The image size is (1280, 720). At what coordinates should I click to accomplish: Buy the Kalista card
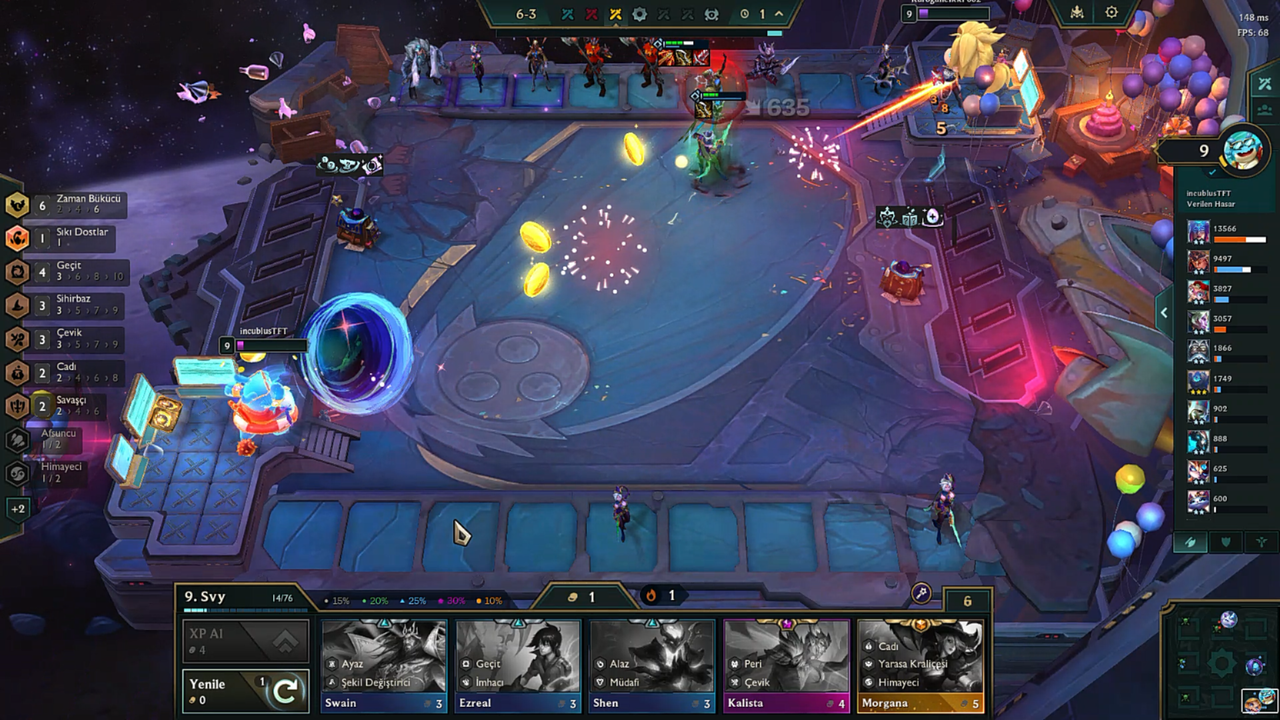[786, 667]
